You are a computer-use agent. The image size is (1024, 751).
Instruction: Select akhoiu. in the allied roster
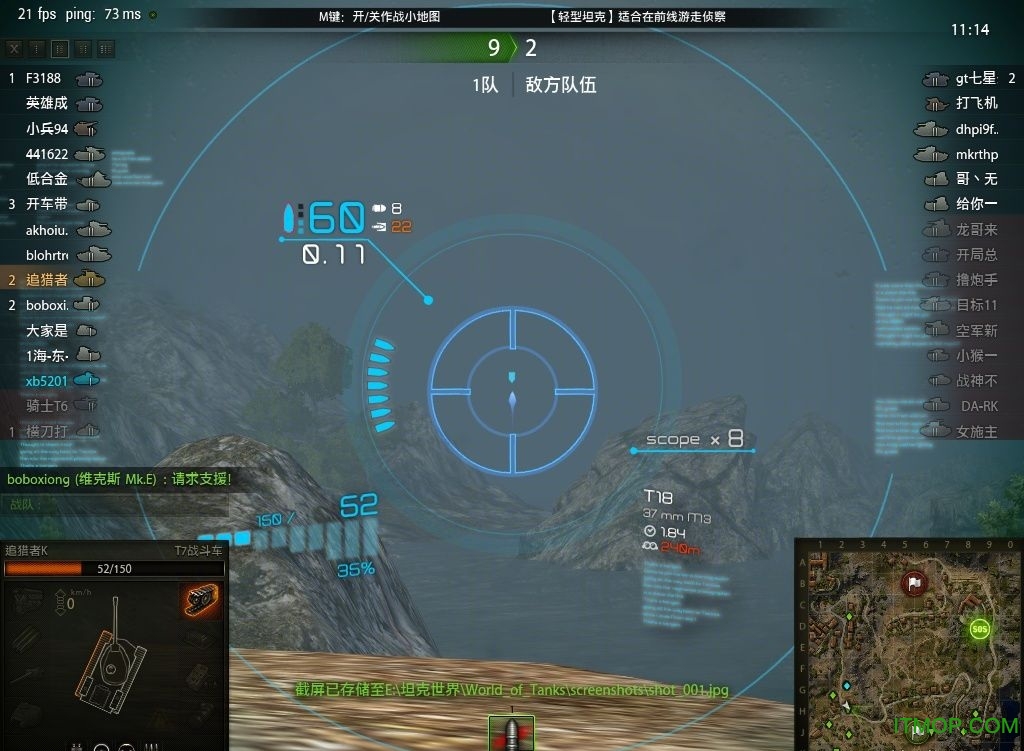pos(47,229)
